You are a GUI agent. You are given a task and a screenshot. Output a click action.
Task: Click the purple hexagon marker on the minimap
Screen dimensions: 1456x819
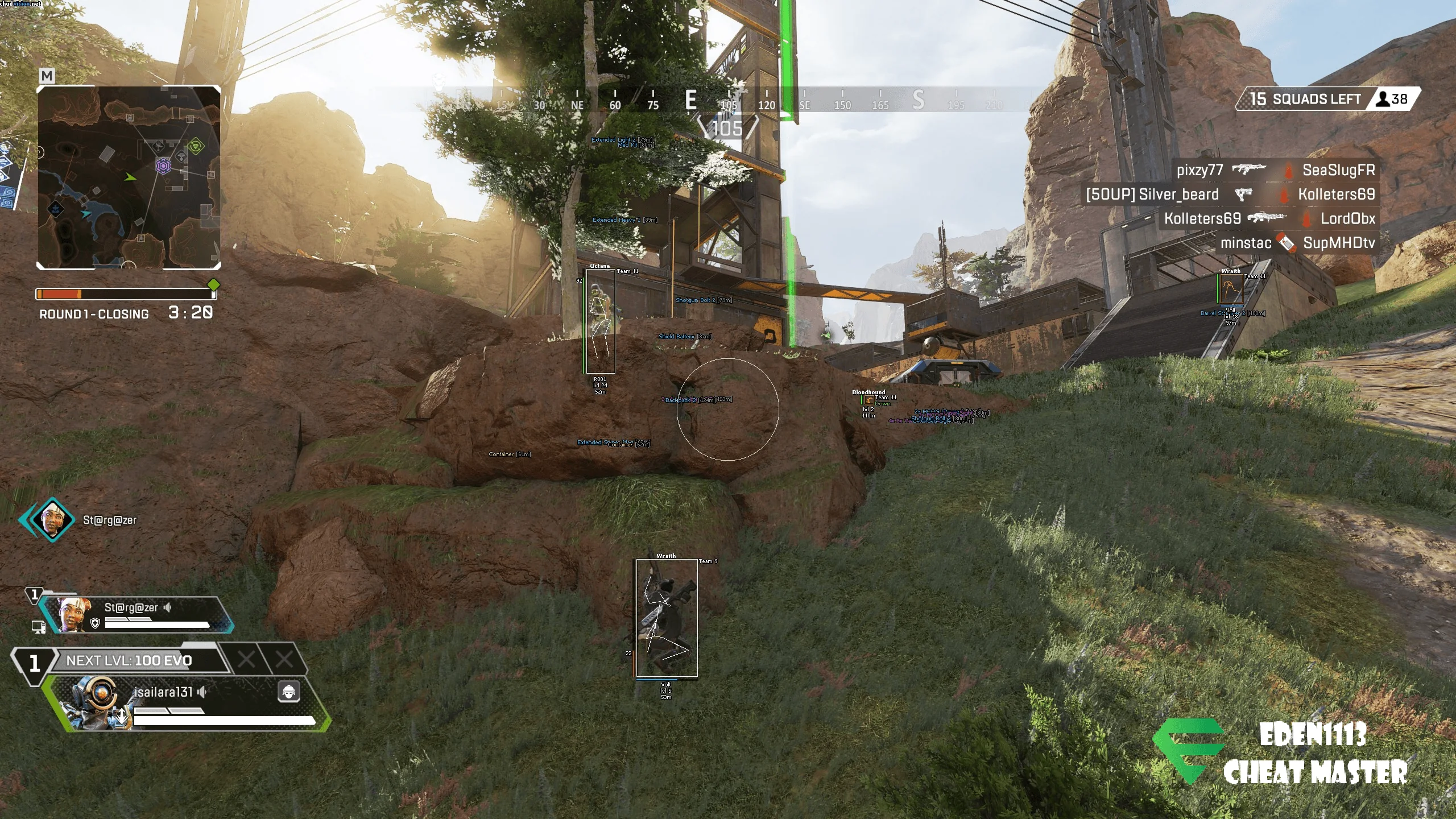coord(164,166)
